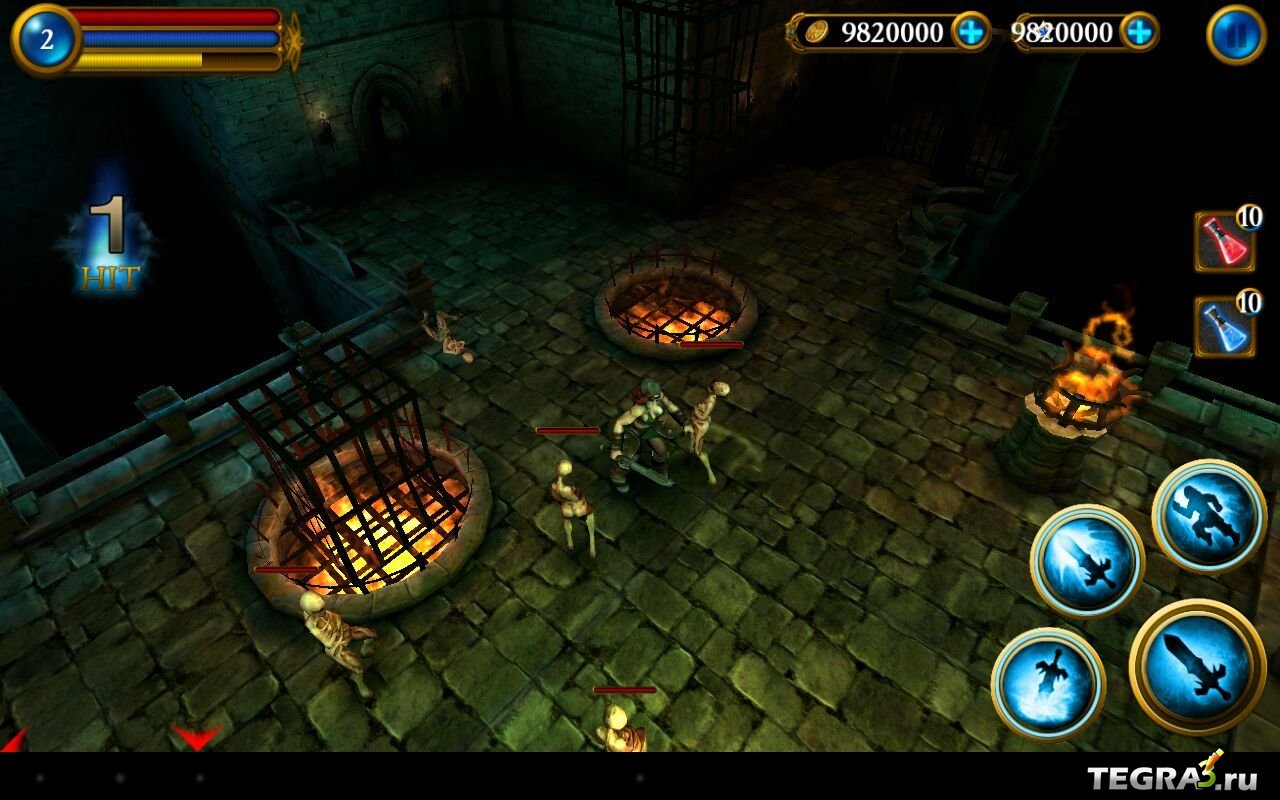Trigger the glowing sword slash skill
Image resolution: width=1280 pixels, height=800 pixels.
pyautogui.click(x=1087, y=560)
